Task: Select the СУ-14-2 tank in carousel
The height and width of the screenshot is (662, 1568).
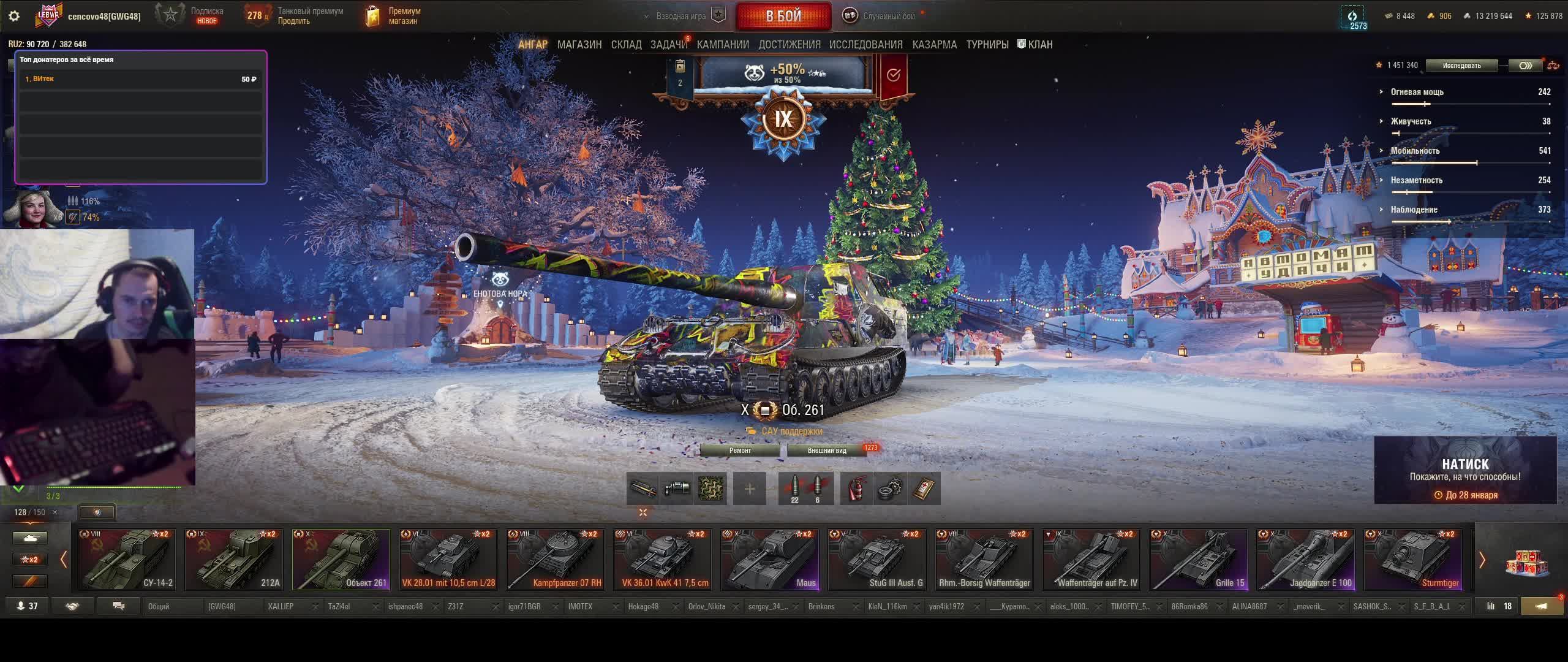Action: coord(127,560)
